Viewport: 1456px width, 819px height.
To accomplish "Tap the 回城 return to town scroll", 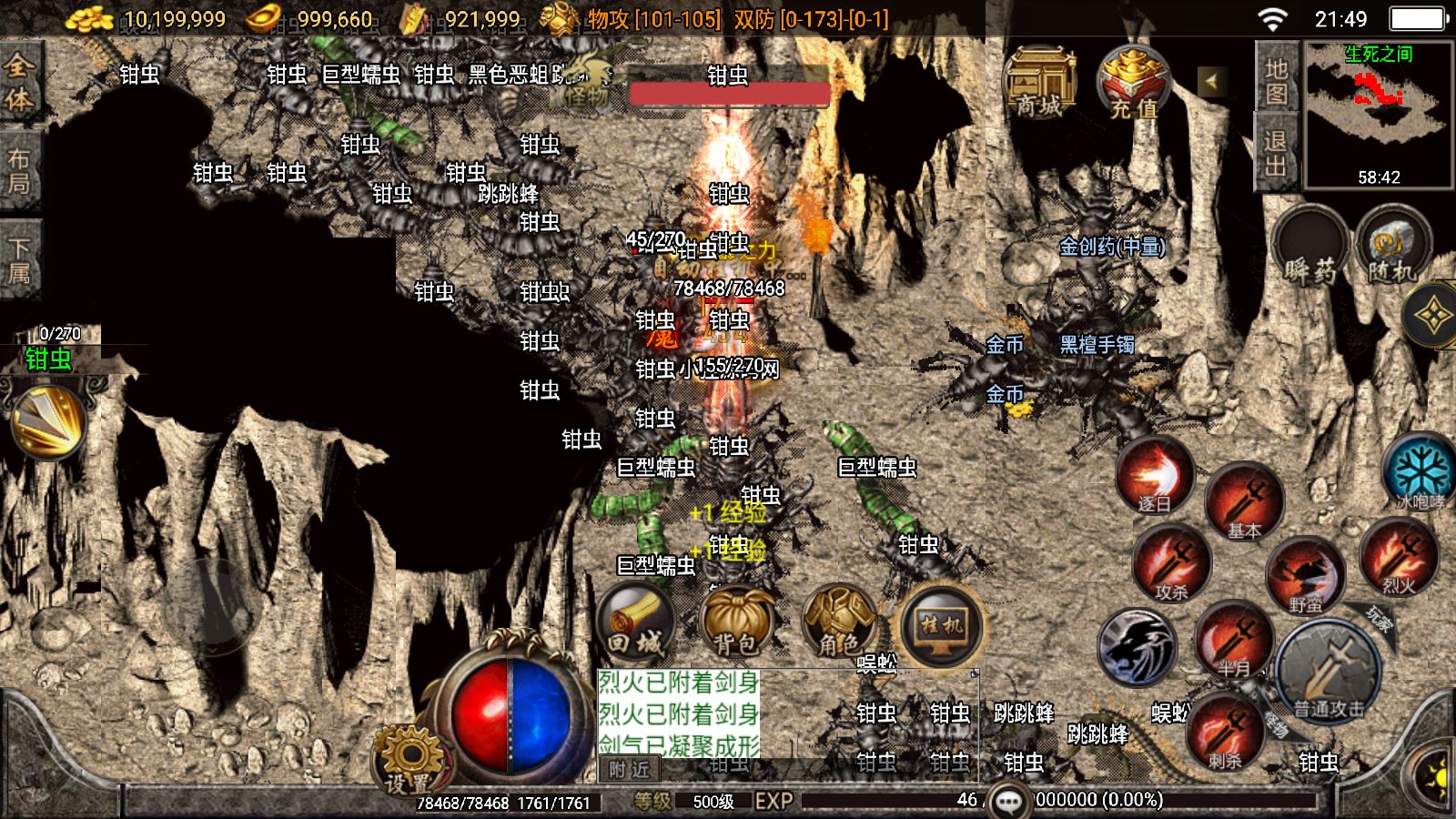I will click(635, 622).
